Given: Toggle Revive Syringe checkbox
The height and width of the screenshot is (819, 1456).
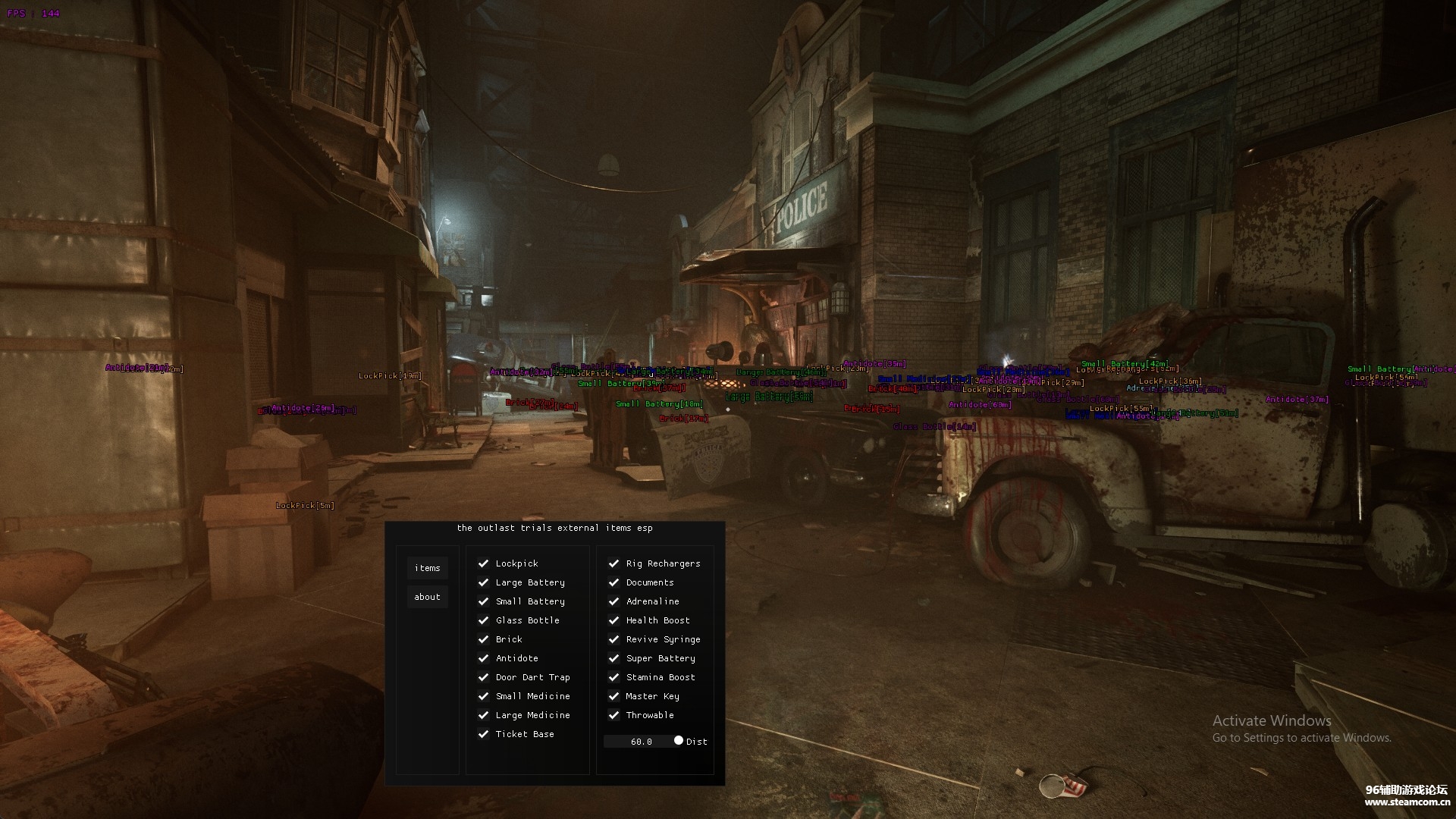Looking at the screenshot, I should pyautogui.click(x=613, y=639).
